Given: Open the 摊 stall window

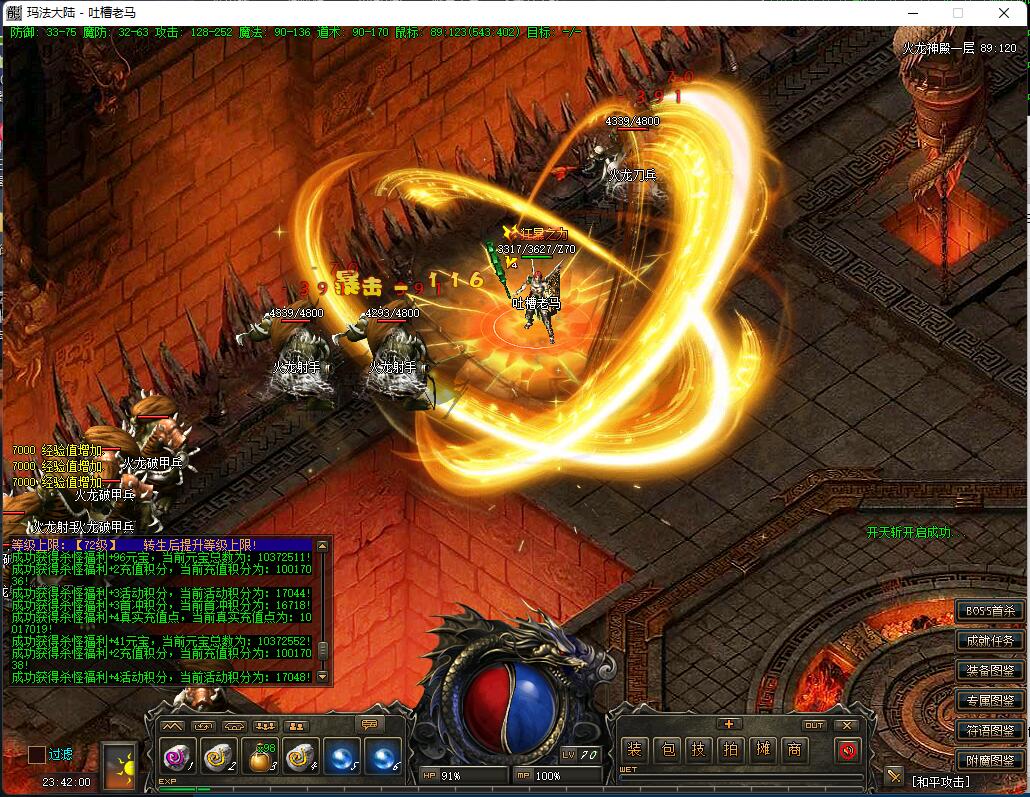Looking at the screenshot, I should coord(763,749).
